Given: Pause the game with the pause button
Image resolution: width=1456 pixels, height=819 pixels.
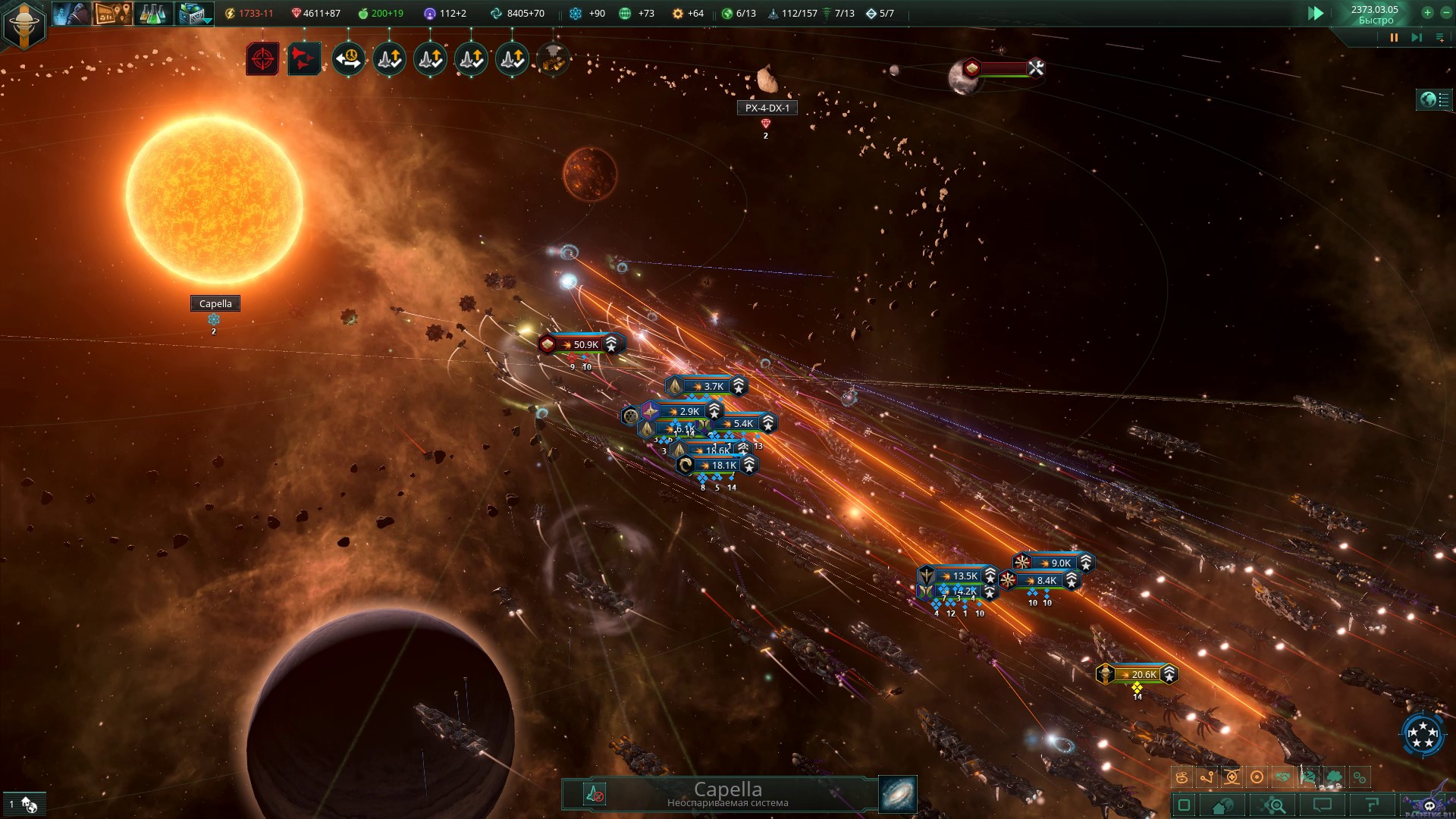Looking at the screenshot, I should tap(1394, 37).
